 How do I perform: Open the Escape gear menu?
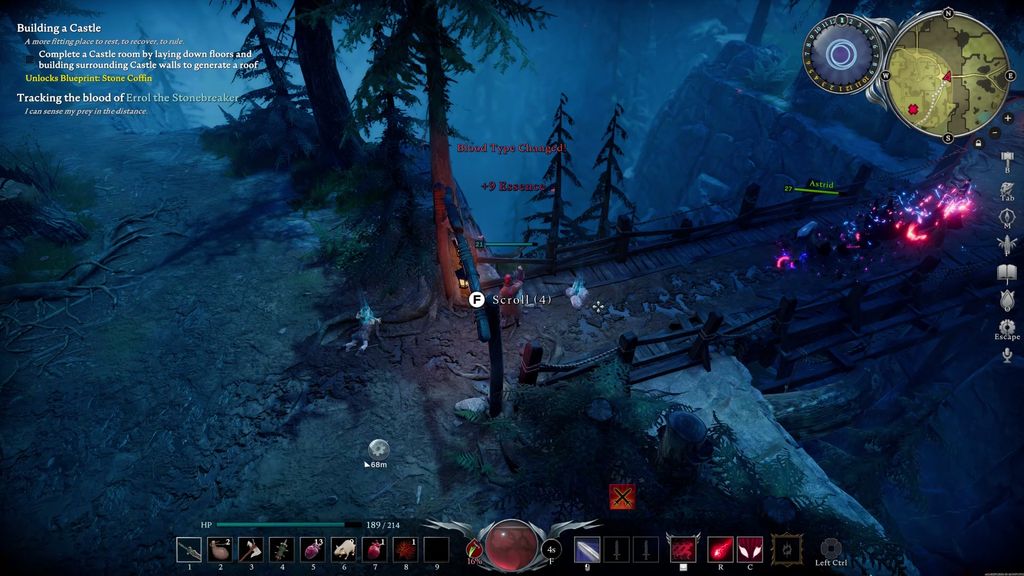1007,326
